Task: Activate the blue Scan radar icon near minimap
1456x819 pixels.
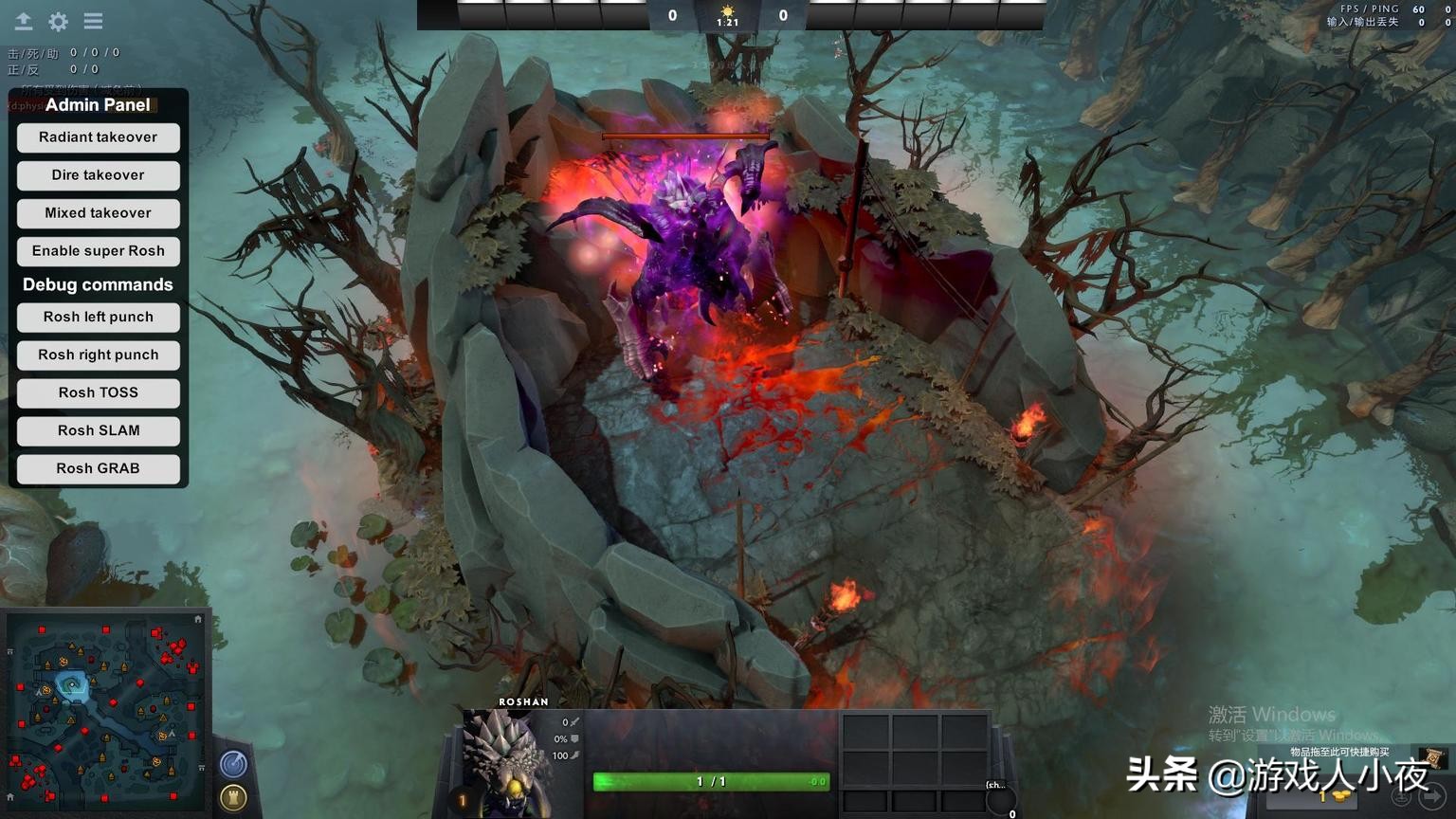Action: tap(233, 762)
